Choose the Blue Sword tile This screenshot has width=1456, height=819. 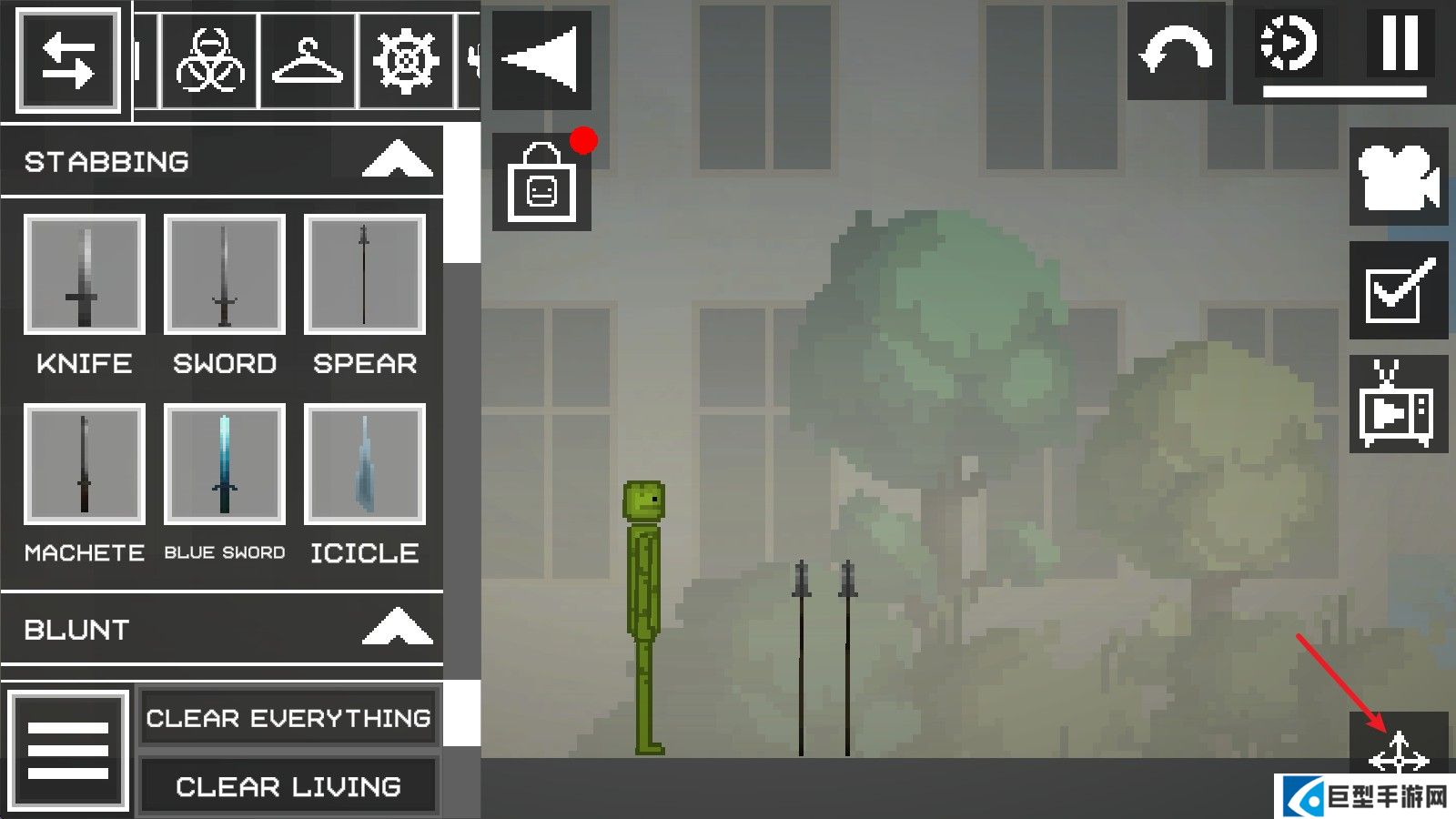tap(225, 464)
